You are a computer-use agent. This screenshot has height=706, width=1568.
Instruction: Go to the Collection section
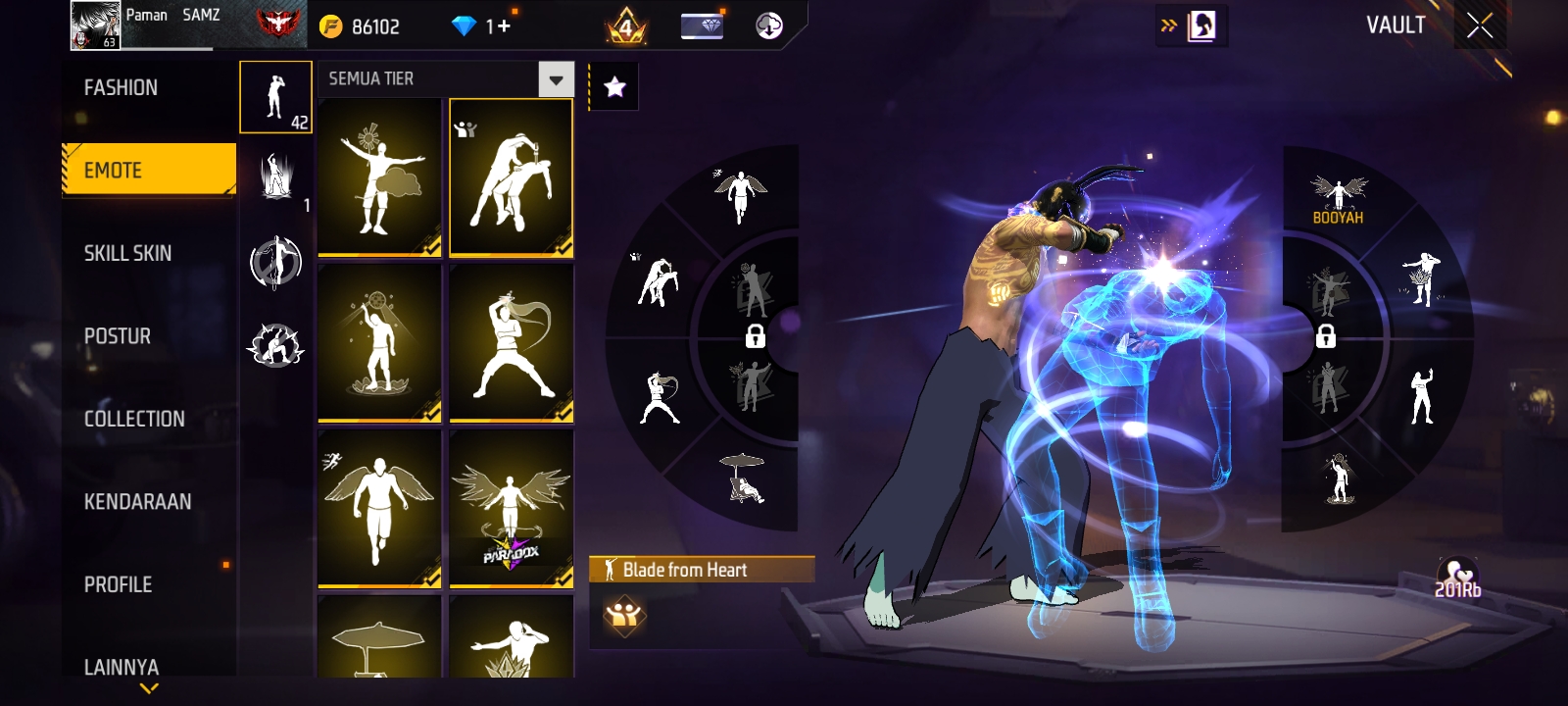pos(134,419)
